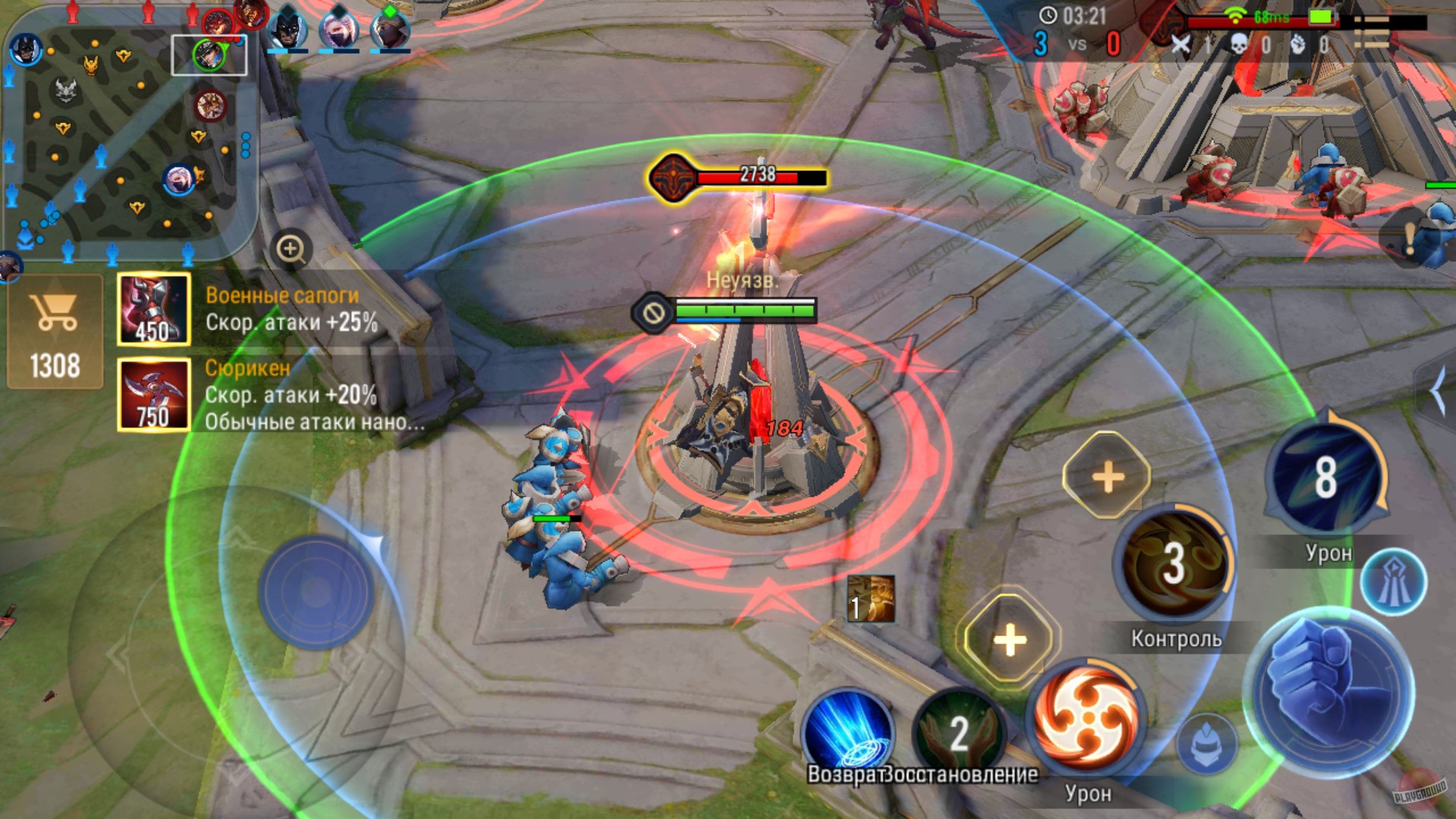Tap the upper golden plus to upgrade a skill
Image resolution: width=1456 pixels, height=819 pixels.
click(x=1107, y=477)
